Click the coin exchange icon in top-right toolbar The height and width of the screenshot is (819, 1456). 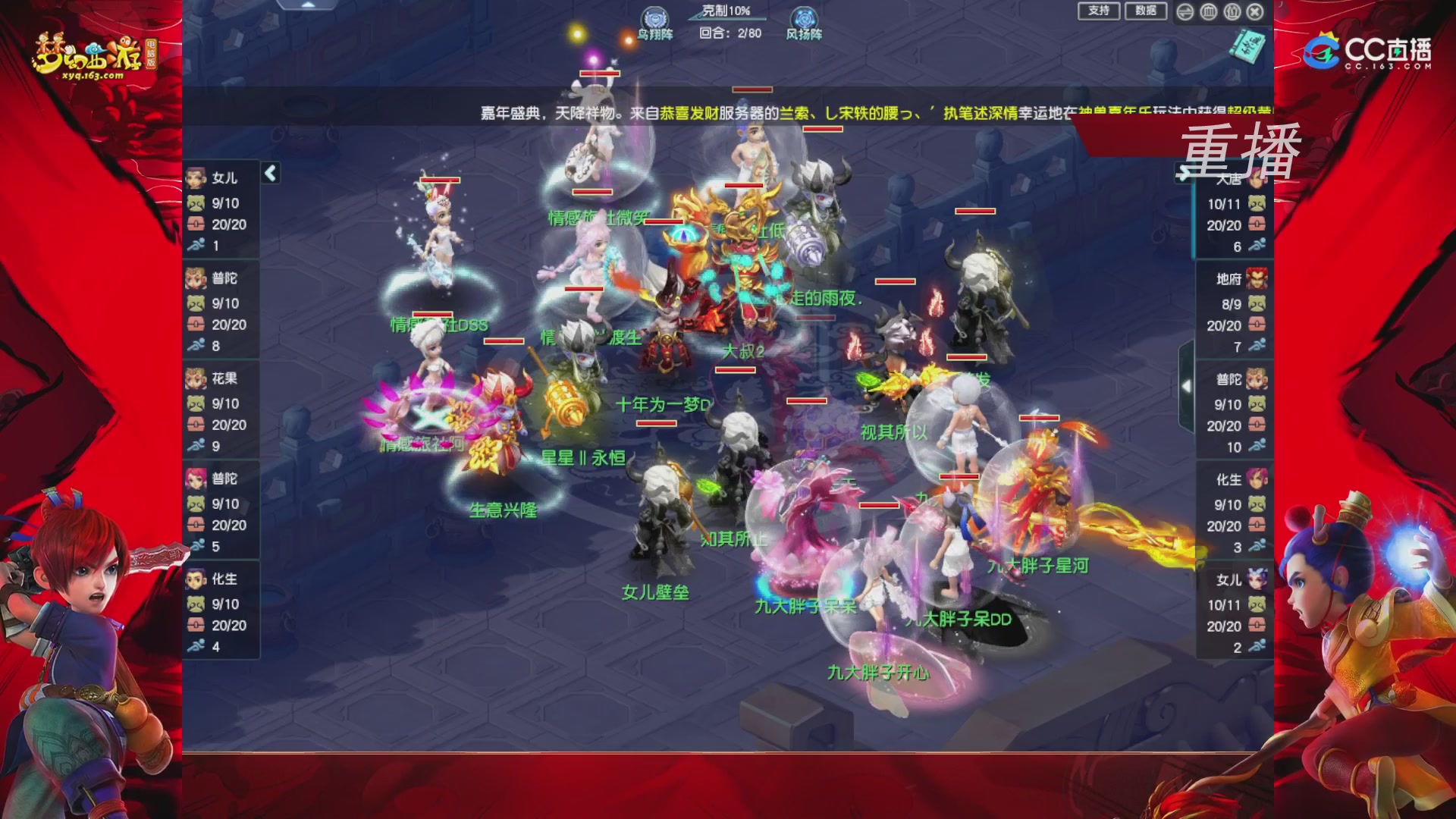(x=1185, y=12)
